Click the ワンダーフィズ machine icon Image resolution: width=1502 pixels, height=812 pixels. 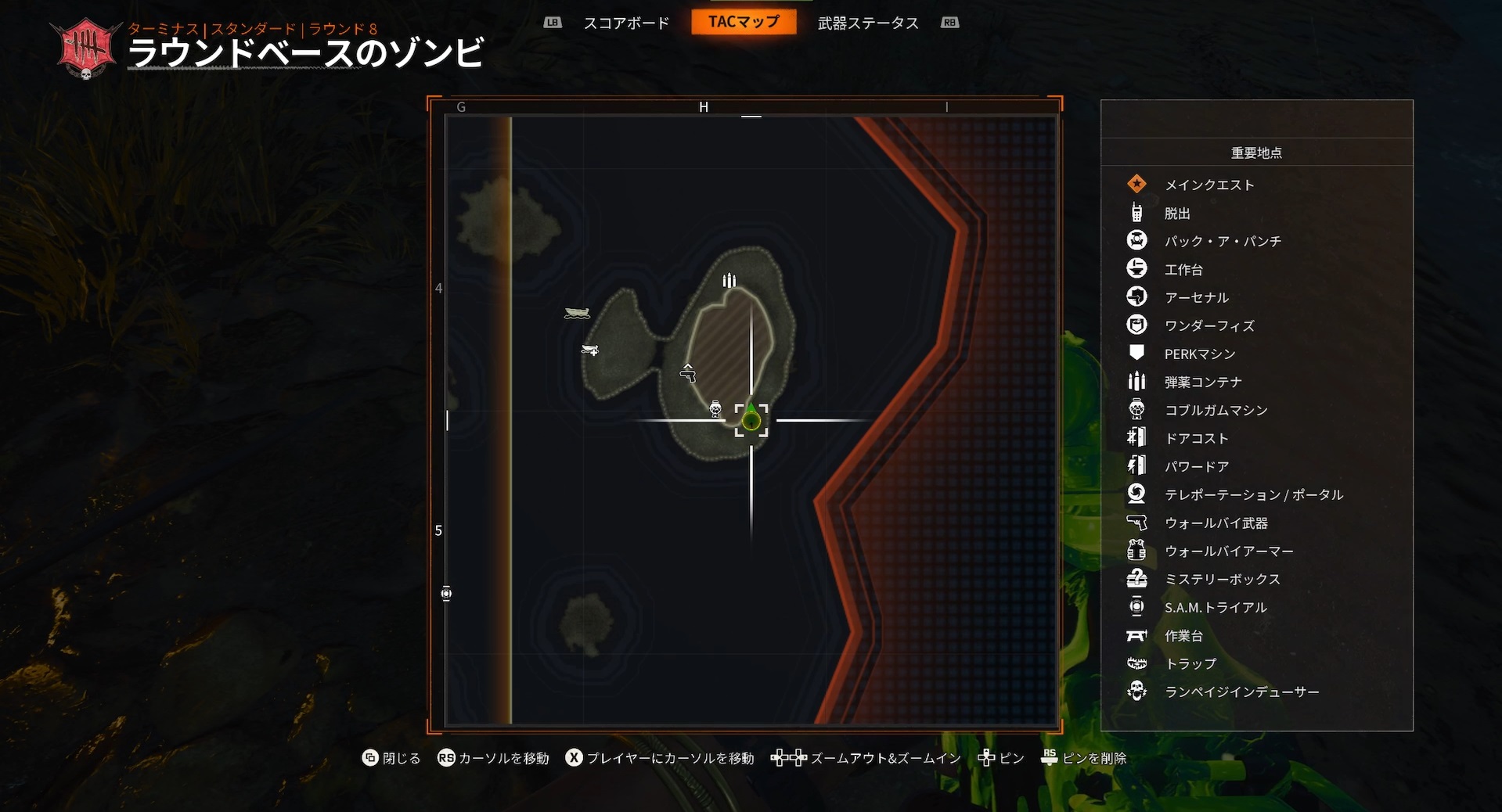pyautogui.click(x=1136, y=325)
